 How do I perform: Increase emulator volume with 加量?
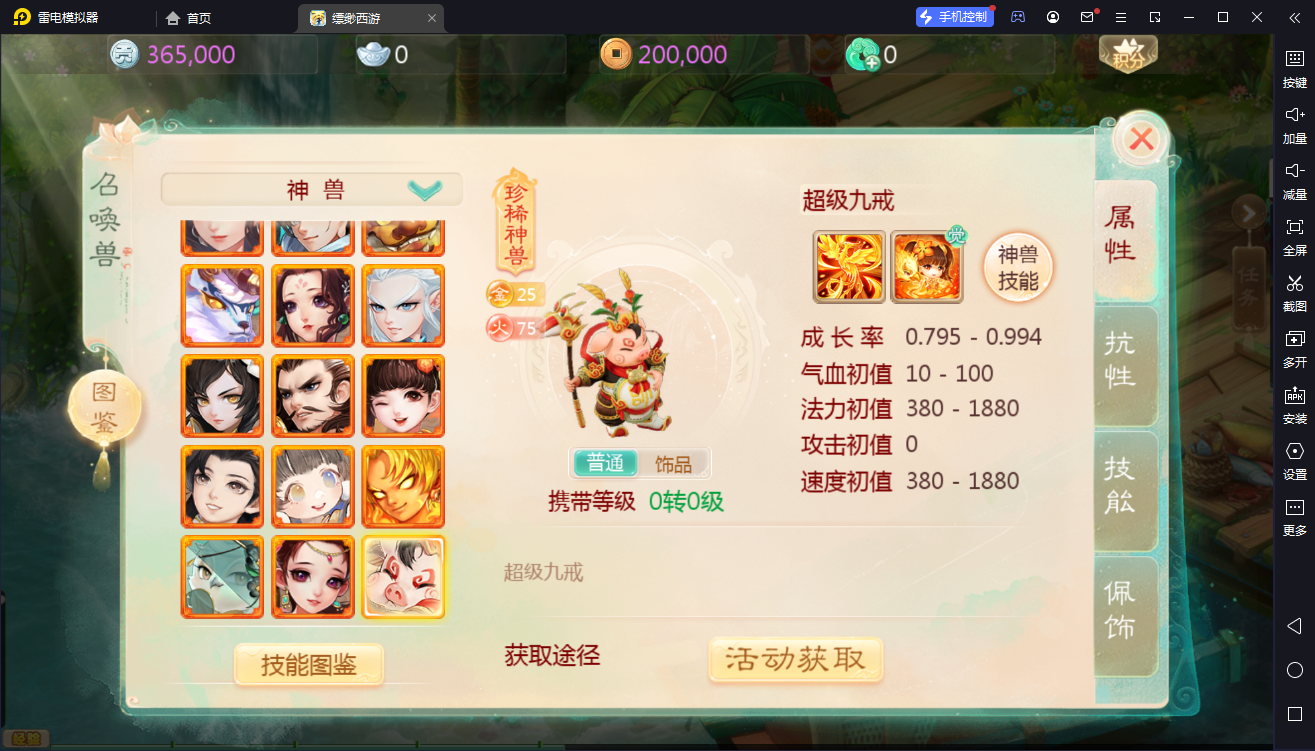(x=1295, y=123)
